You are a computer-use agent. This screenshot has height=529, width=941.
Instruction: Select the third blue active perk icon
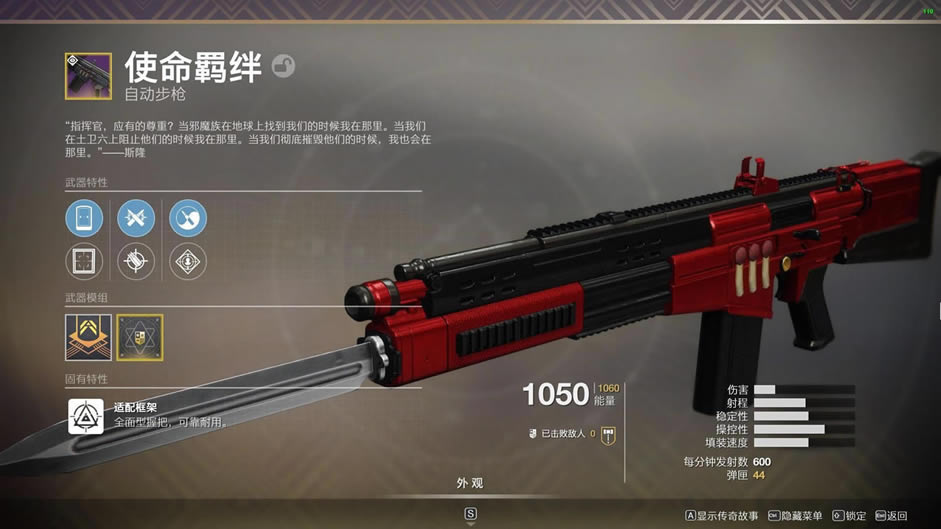pos(188,218)
